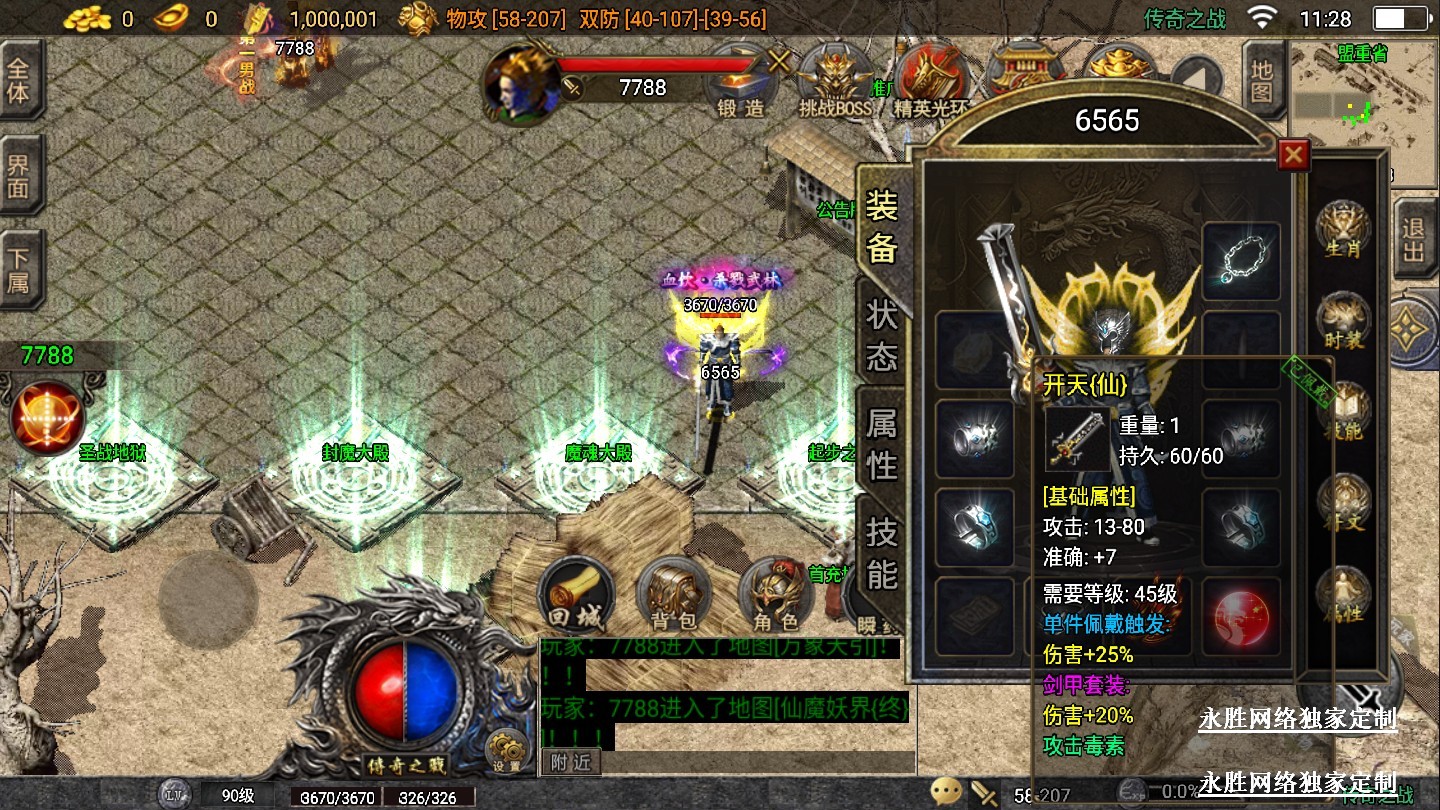Screen dimensions: 1440x810
Task: Close the equipment panel with the red X
Action: point(1293,155)
